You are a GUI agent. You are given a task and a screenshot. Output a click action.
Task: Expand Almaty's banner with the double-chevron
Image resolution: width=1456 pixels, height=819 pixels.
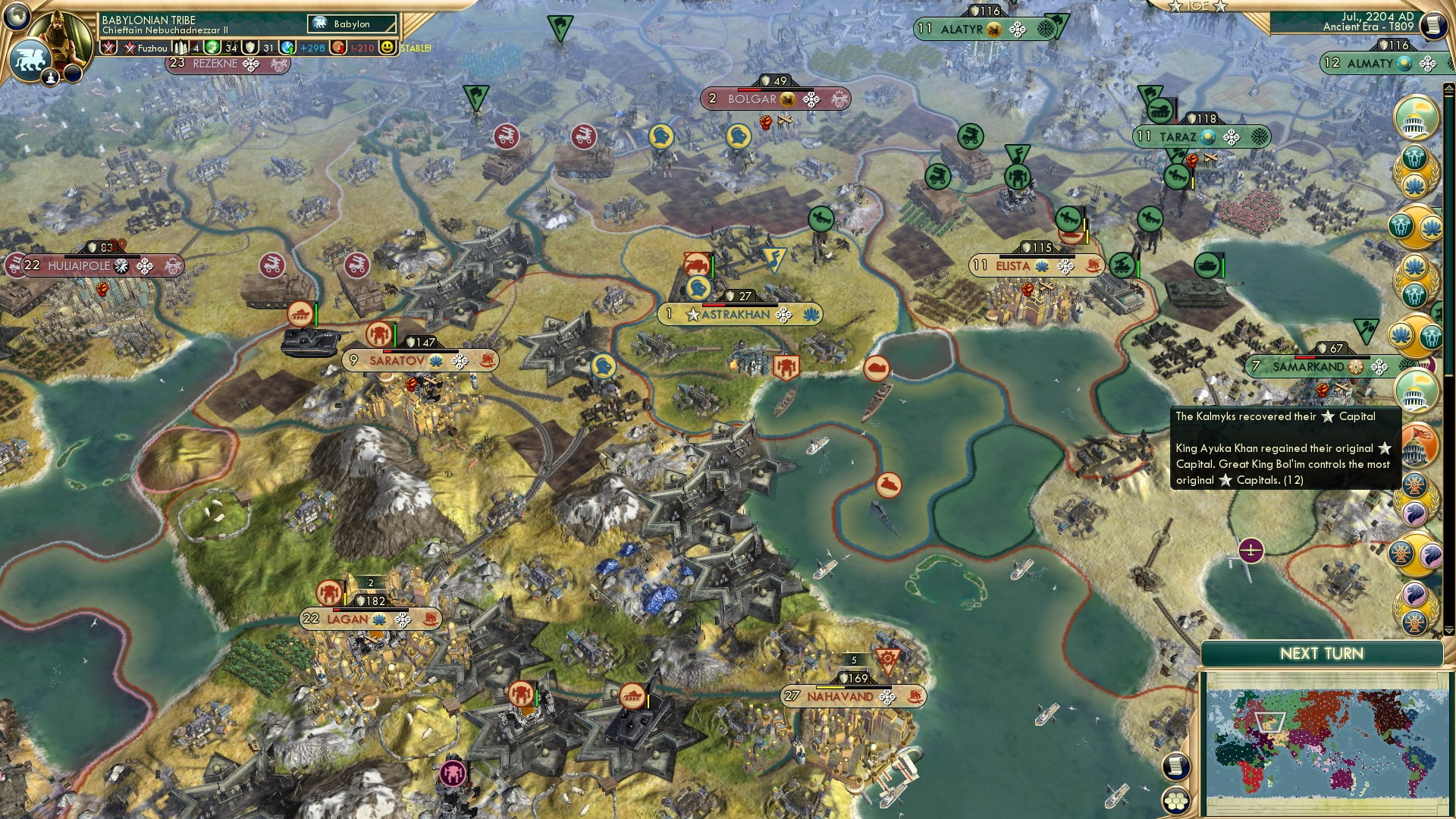click(x=1450, y=63)
